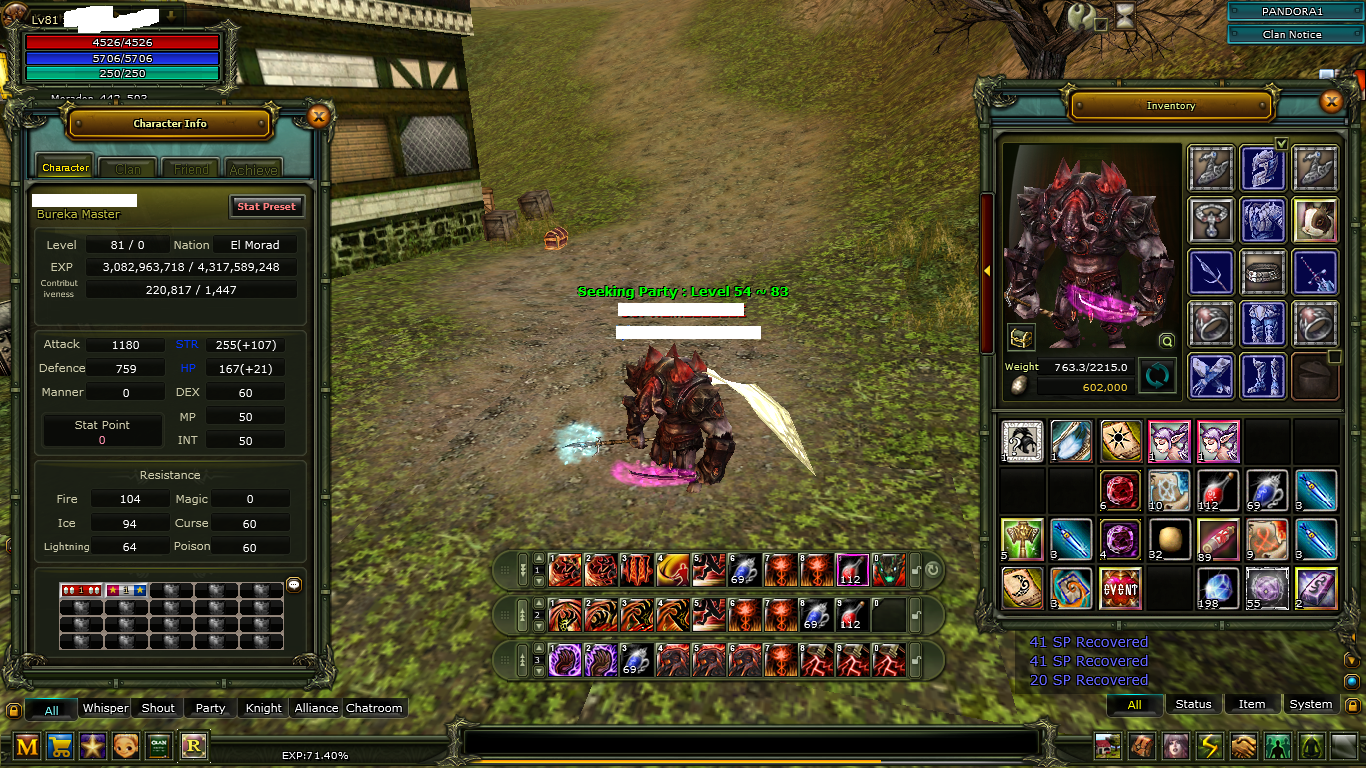Image resolution: width=1366 pixels, height=768 pixels.
Task: Click the Stat Preset button
Action: click(266, 206)
